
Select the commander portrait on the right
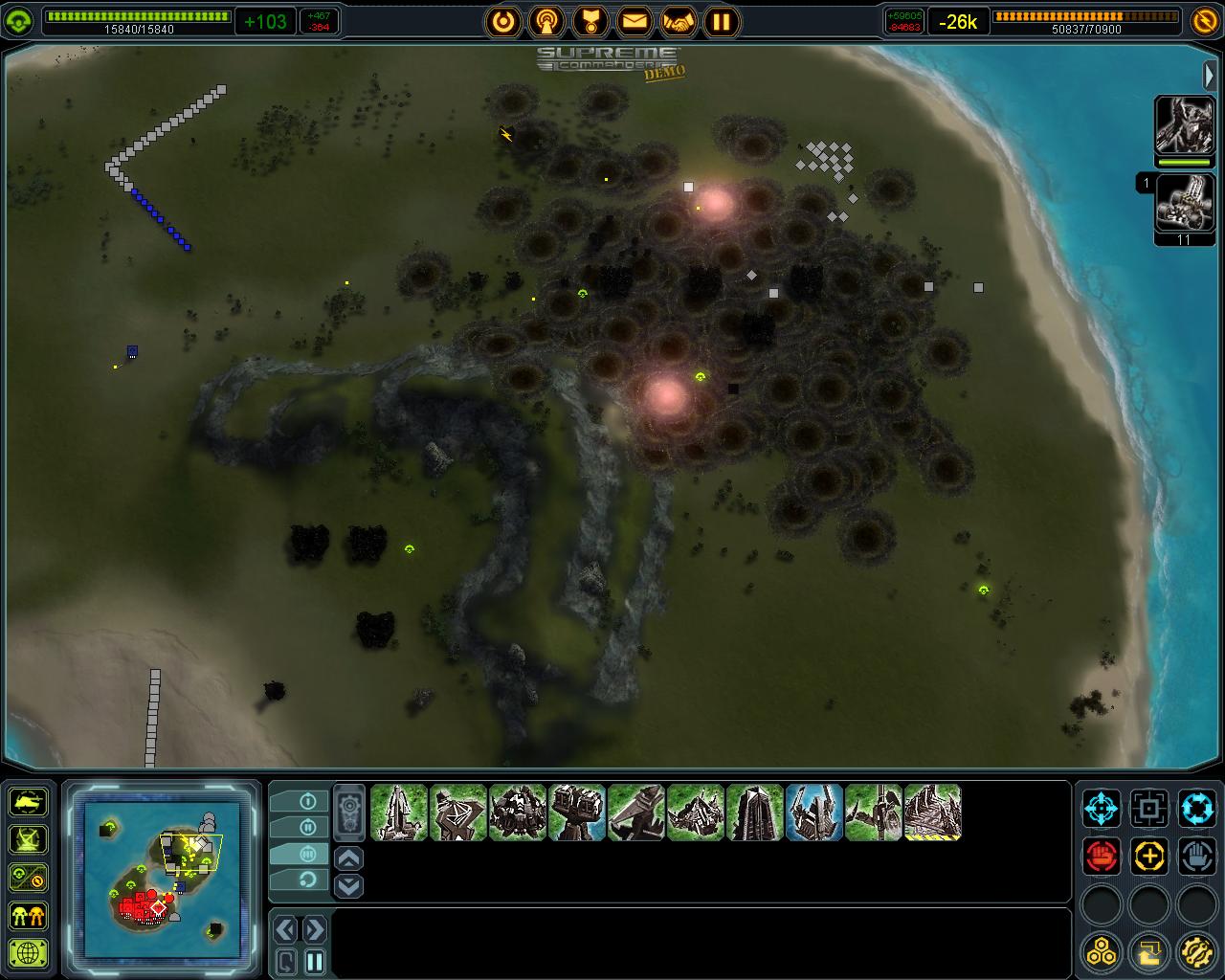(x=1184, y=124)
